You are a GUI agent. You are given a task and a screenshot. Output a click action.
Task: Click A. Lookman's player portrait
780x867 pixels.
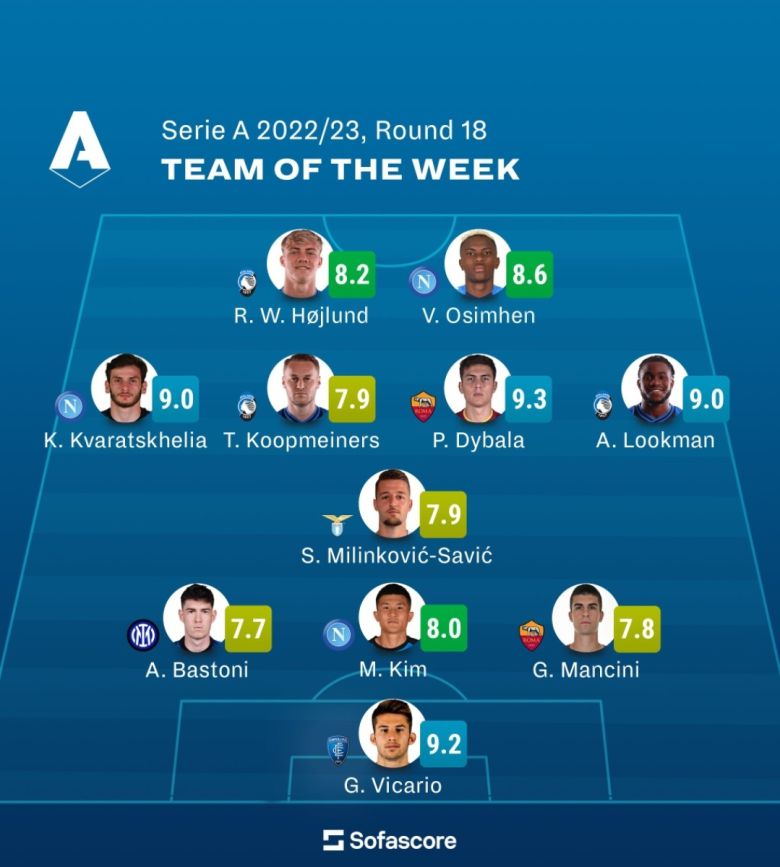coord(654,389)
